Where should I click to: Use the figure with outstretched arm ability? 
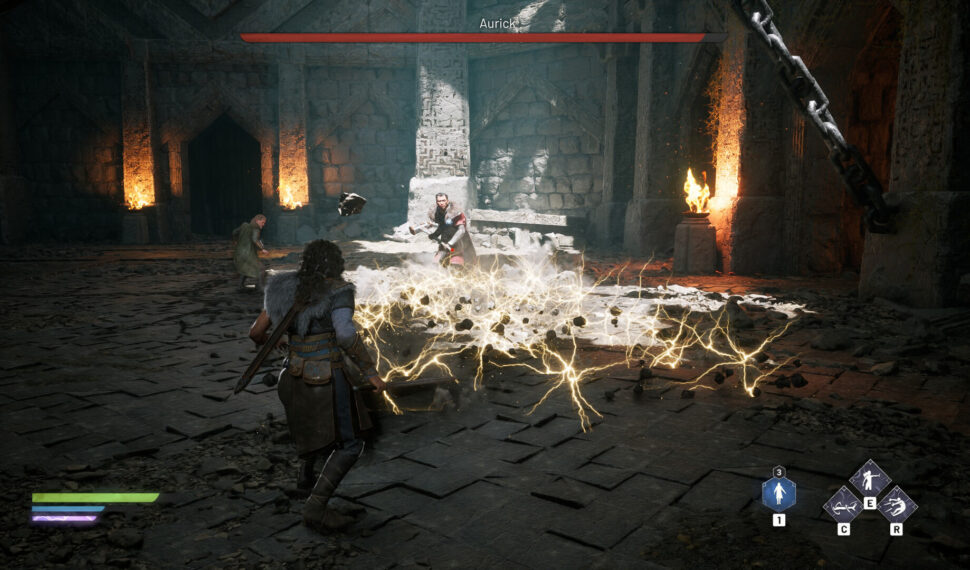(x=869, y=478)
